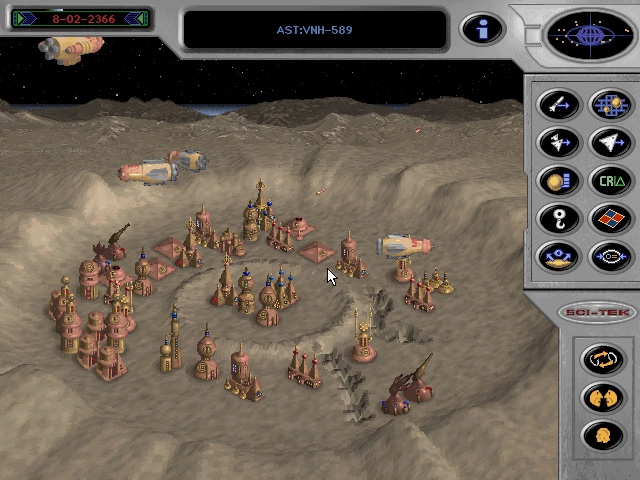Viewport: 640px width, 480px height.
Task: Open the blue information button
Action: [482, 29]
